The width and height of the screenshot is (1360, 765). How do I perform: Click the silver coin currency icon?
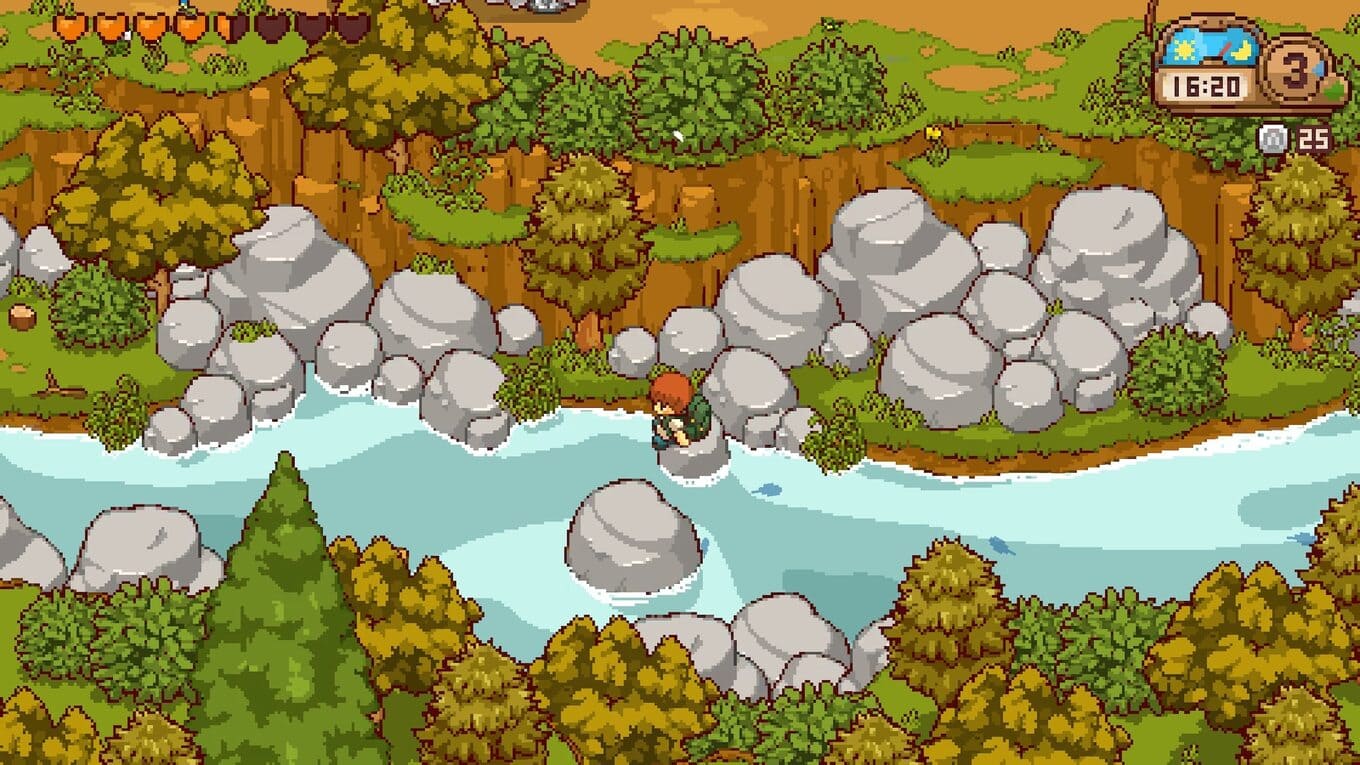[1274, 138]
